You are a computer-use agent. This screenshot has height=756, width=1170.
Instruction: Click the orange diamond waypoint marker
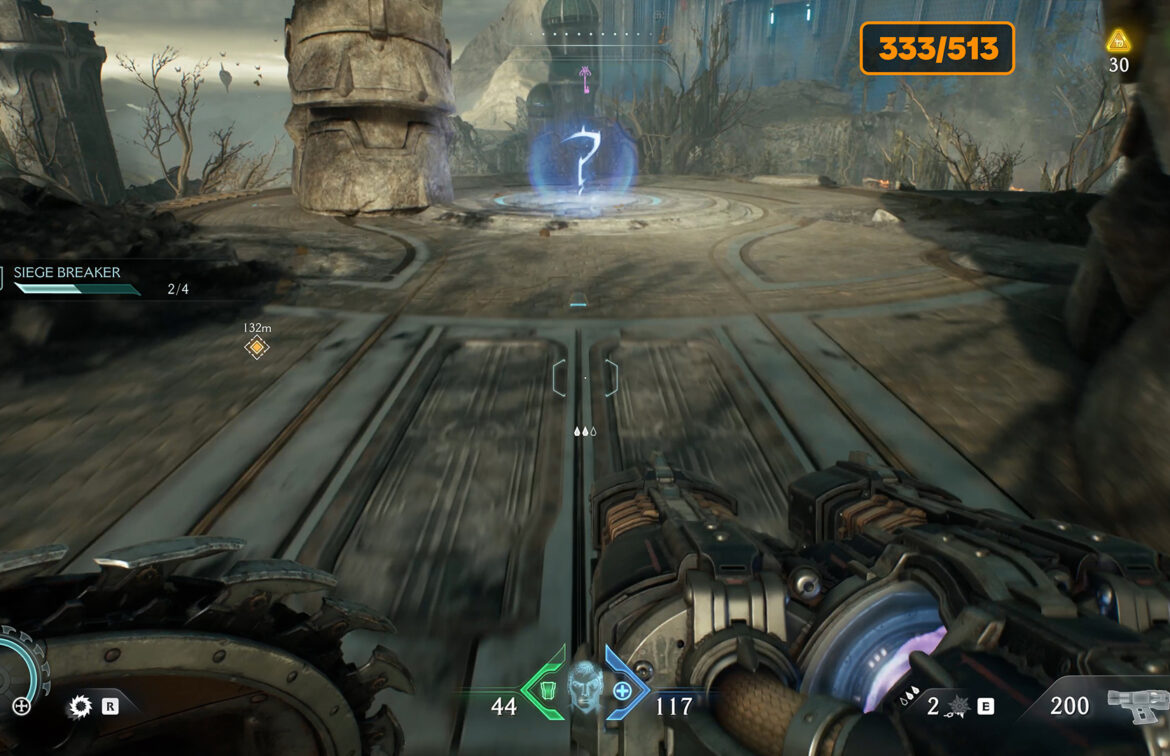pos(257,347)
